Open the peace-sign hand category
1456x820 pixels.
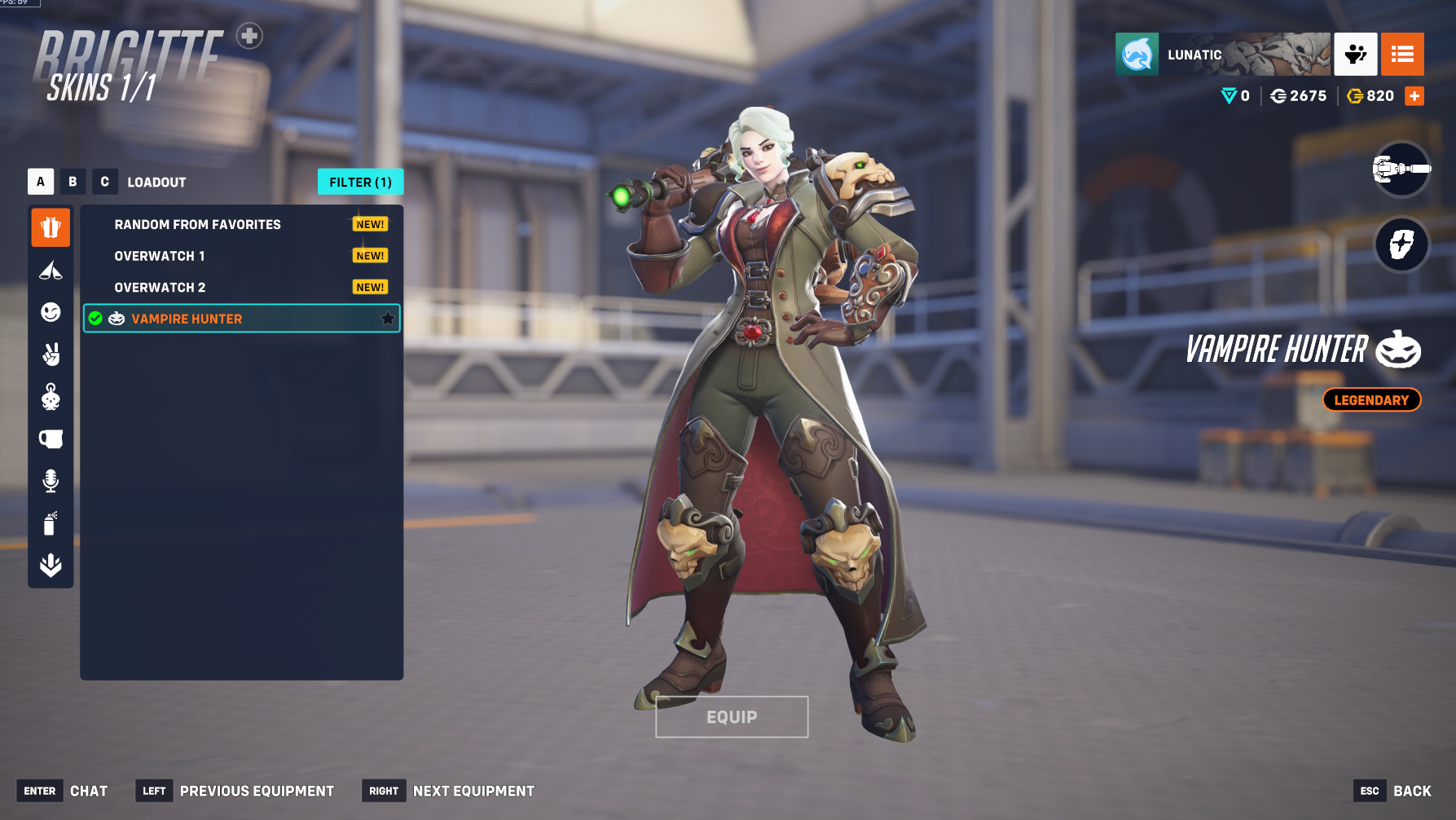point(51,355)
